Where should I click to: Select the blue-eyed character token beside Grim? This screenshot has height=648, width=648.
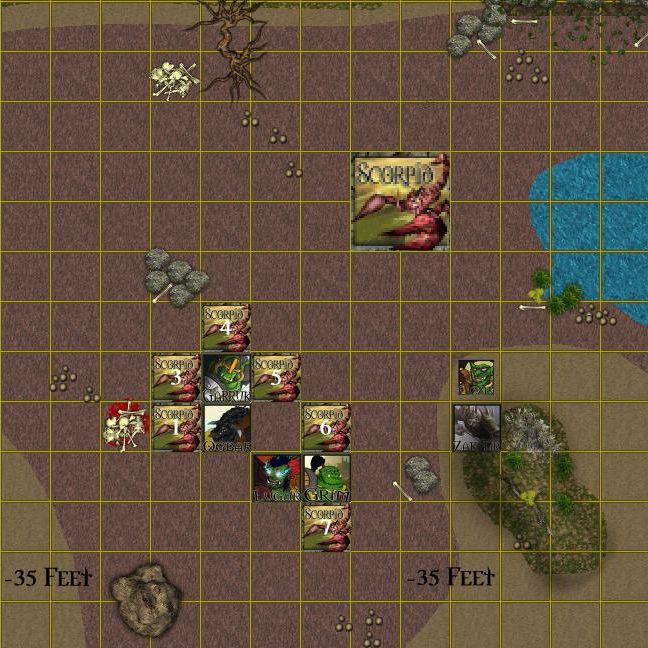(276, 477)
